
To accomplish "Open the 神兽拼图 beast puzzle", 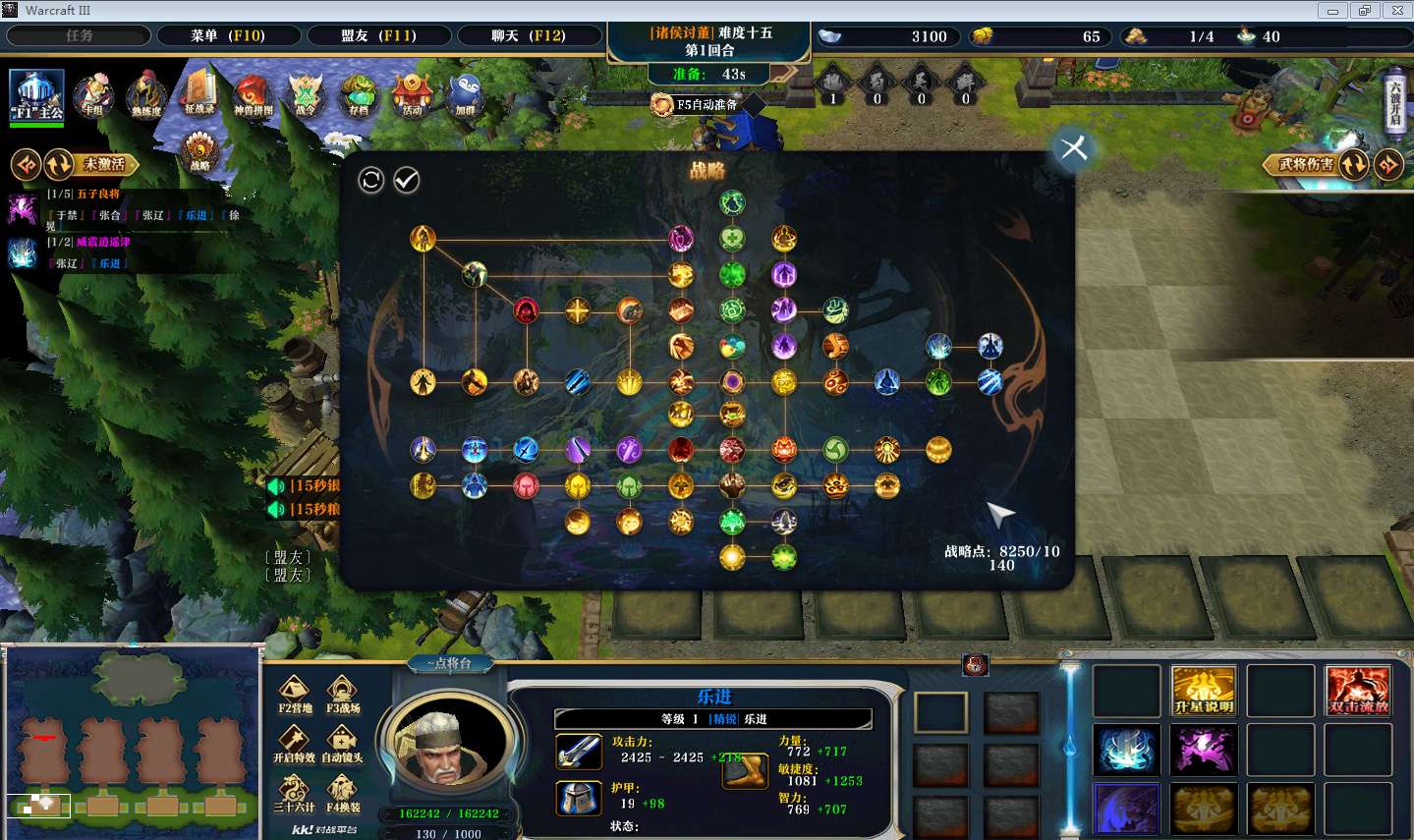I will (x=253, y=96).
